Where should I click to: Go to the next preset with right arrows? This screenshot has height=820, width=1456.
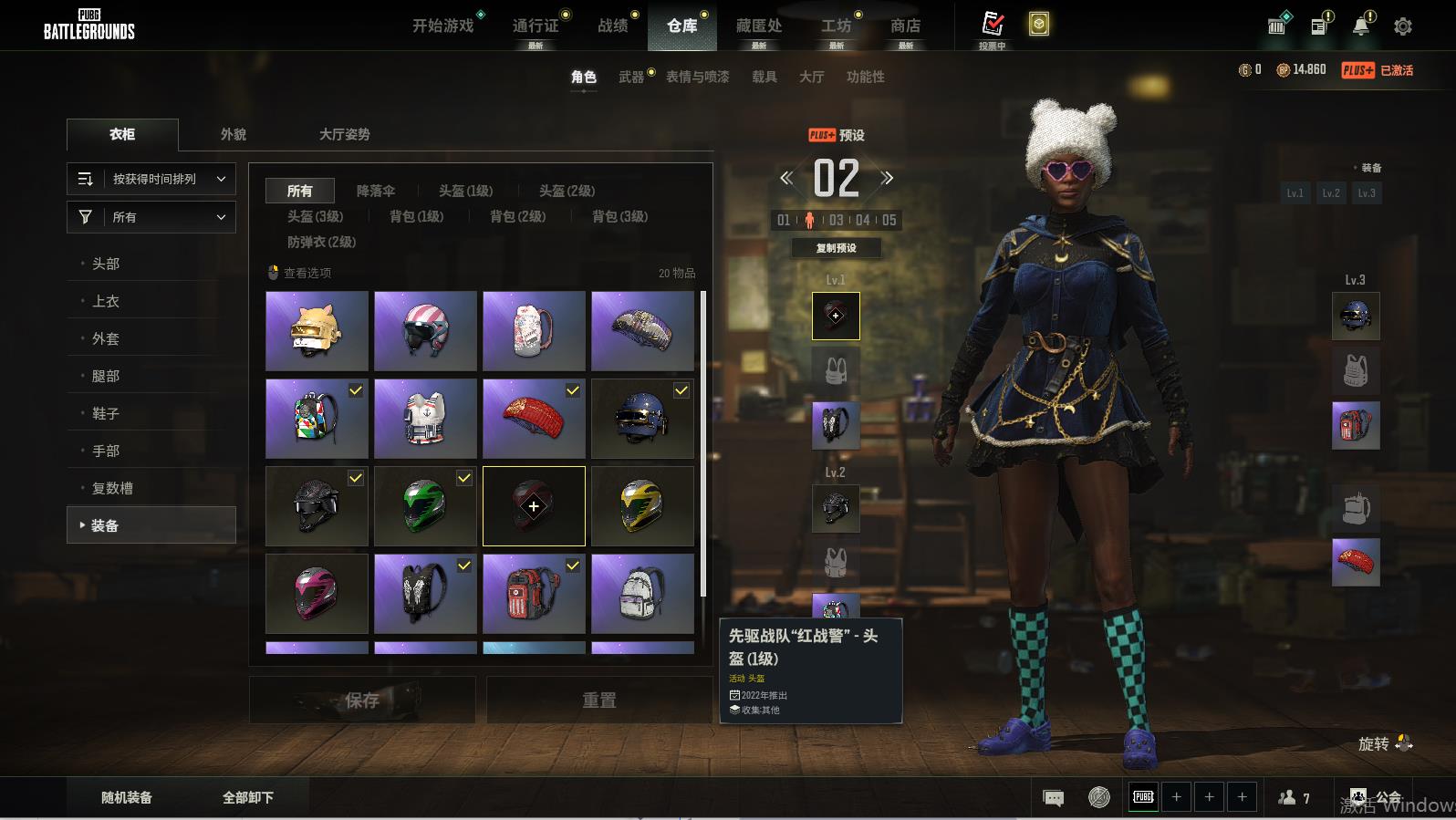[887, 178]
